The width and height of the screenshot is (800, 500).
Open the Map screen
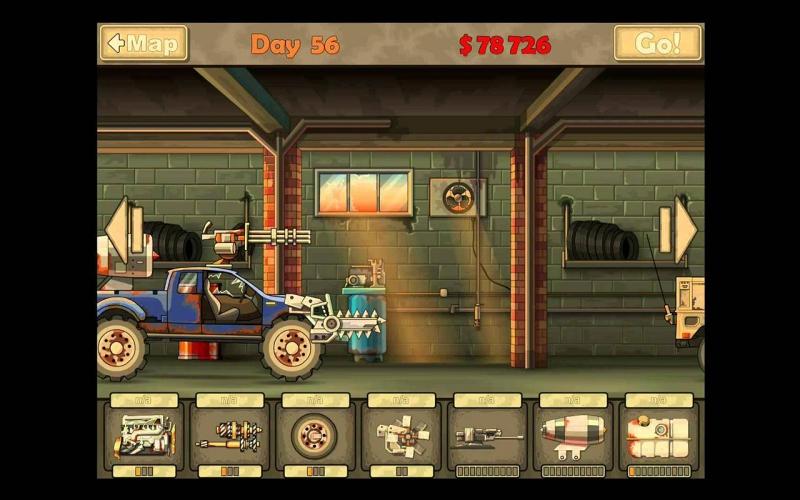143,44
